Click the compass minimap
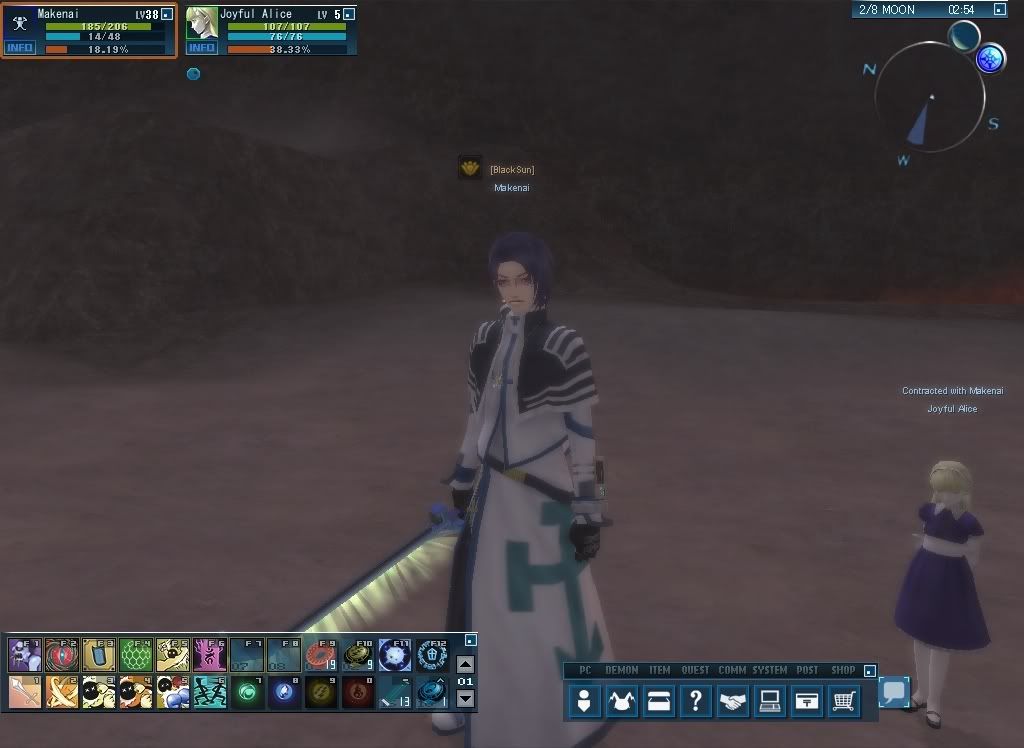The height and width of the screenshot is (748, 1024). (930, 98)
